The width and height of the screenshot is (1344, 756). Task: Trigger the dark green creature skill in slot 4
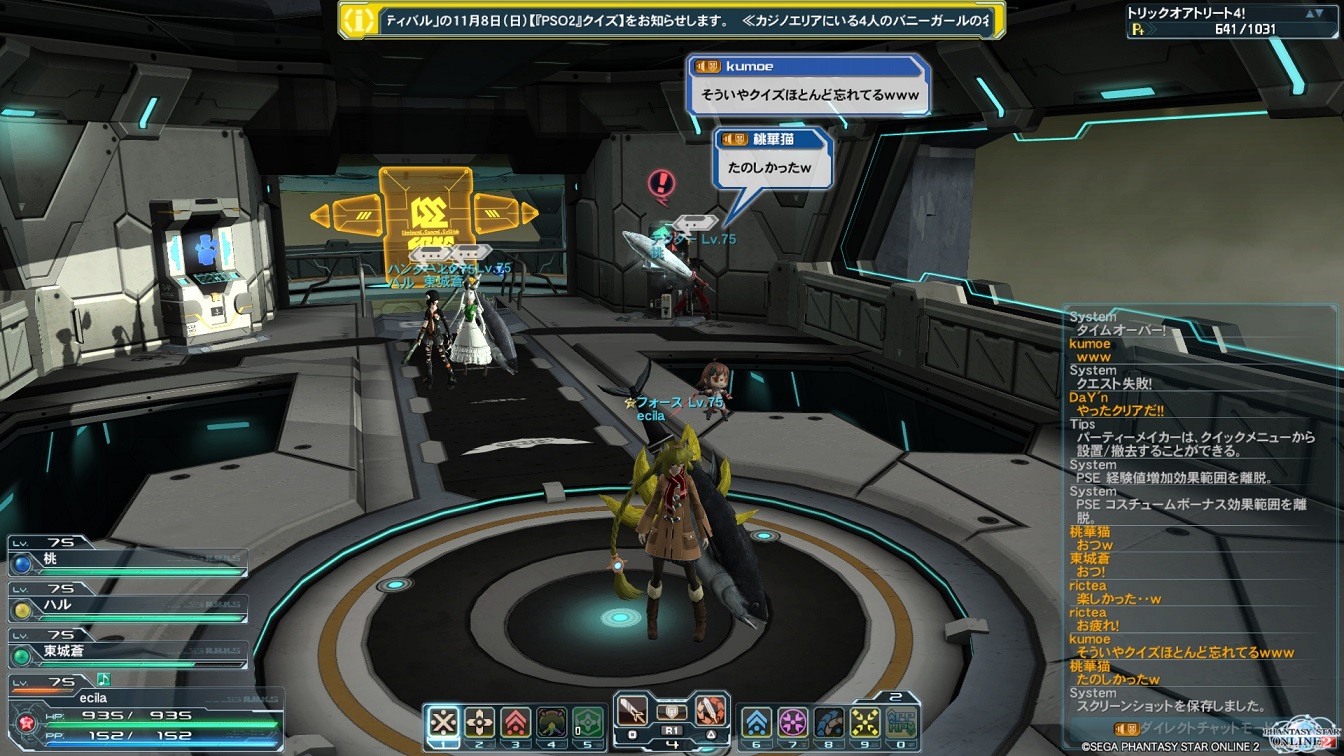click(552, 722)
